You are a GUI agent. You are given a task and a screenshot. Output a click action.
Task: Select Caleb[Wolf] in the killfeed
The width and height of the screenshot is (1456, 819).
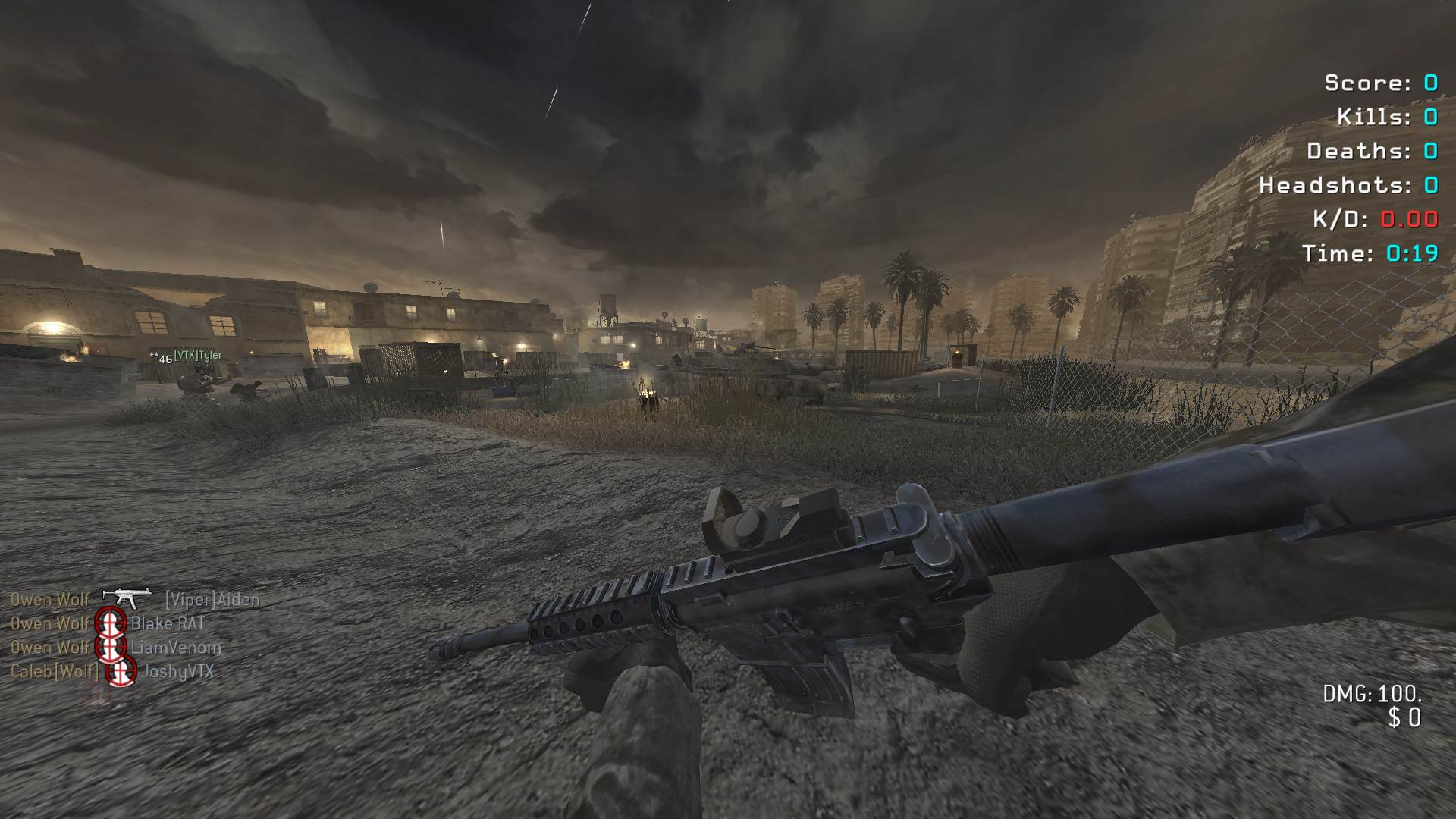pyautogui.click(x=54, y=672)
